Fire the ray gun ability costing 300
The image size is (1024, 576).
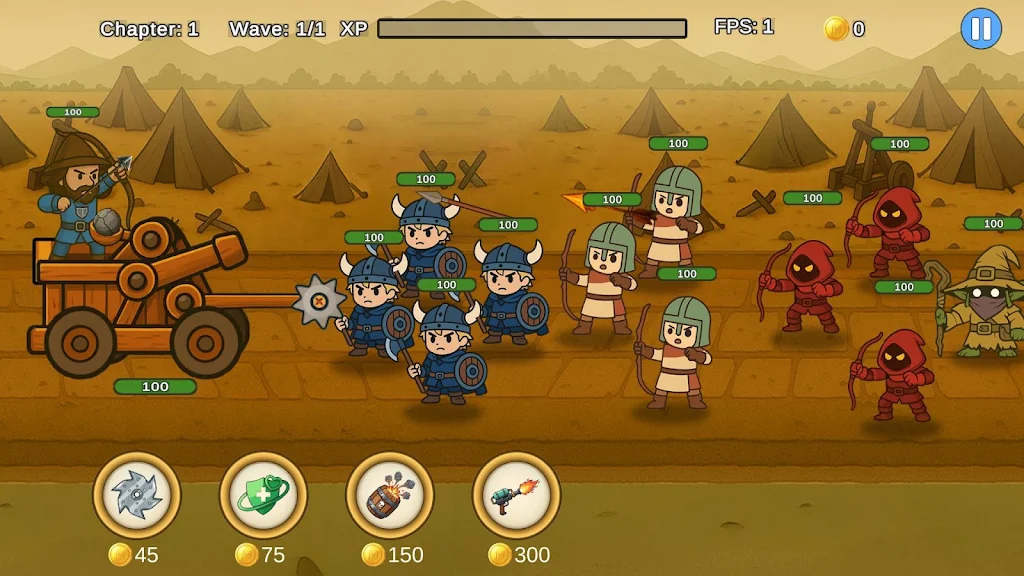coord(516,495)
